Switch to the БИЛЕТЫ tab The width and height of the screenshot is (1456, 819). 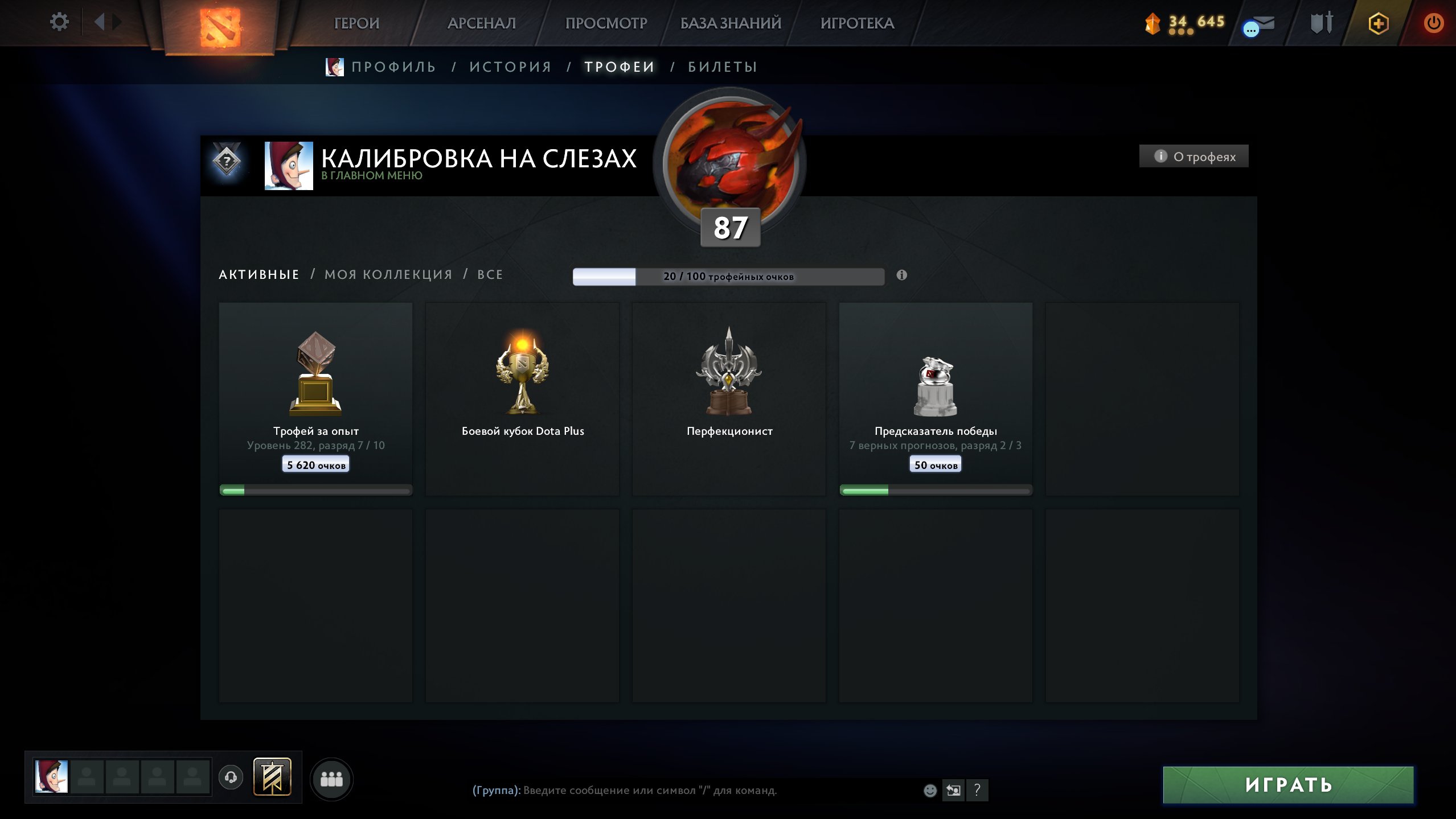(x=721, y=66)
